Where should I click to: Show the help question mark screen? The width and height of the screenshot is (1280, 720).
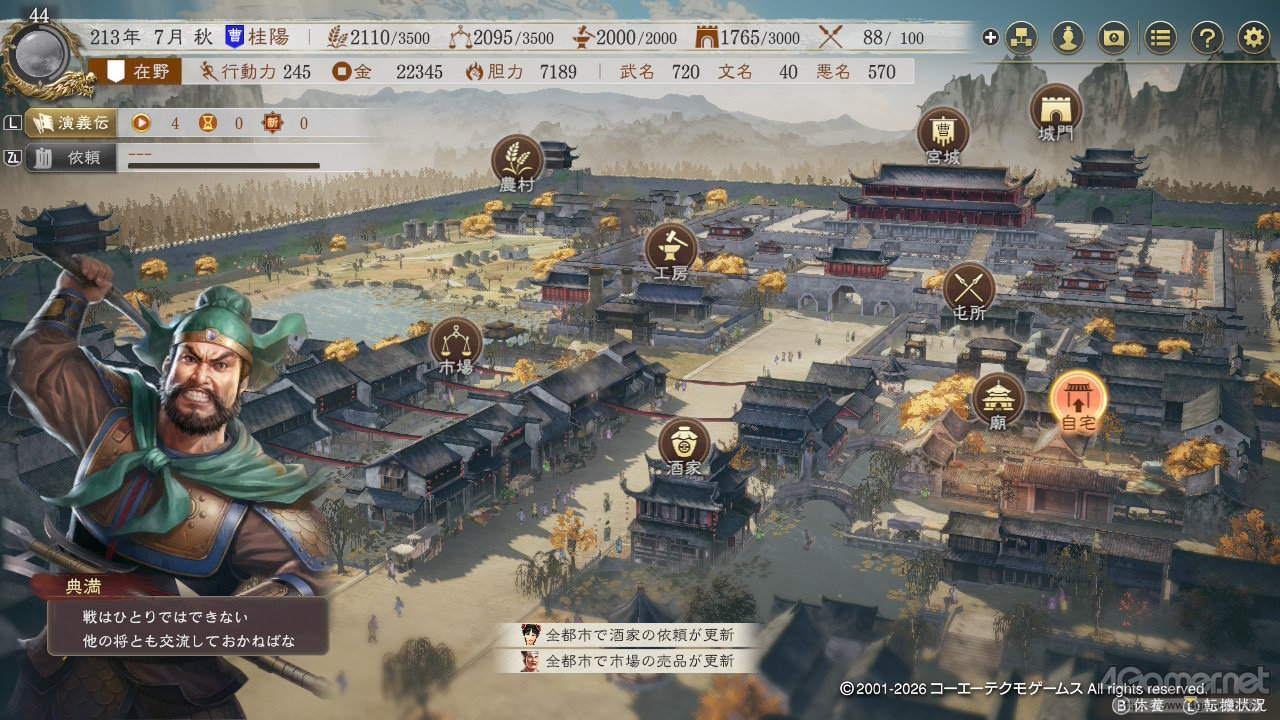click(x=1207, y=38)
